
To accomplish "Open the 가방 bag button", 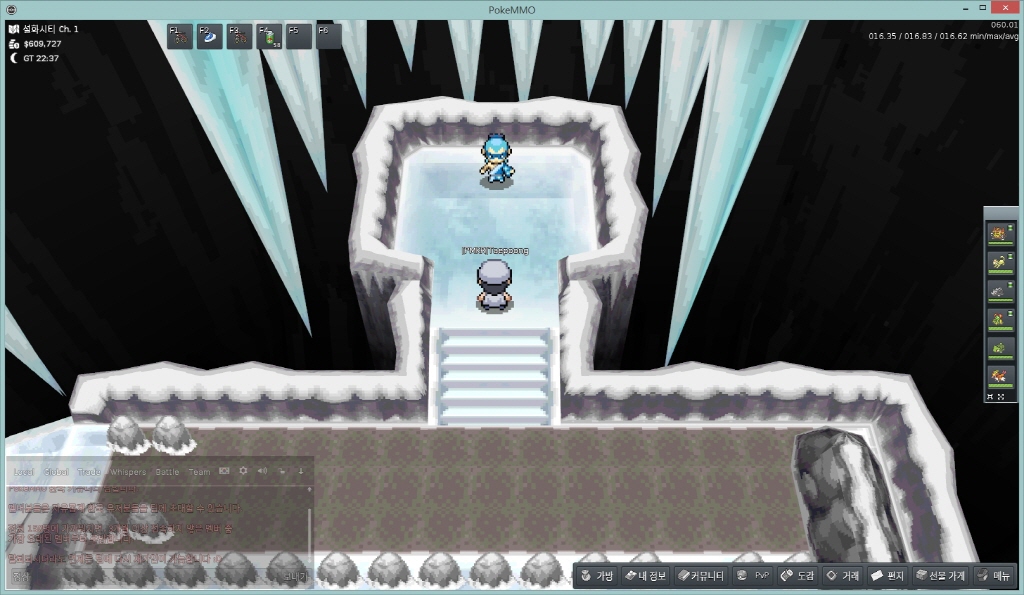I will coord(597,576).
